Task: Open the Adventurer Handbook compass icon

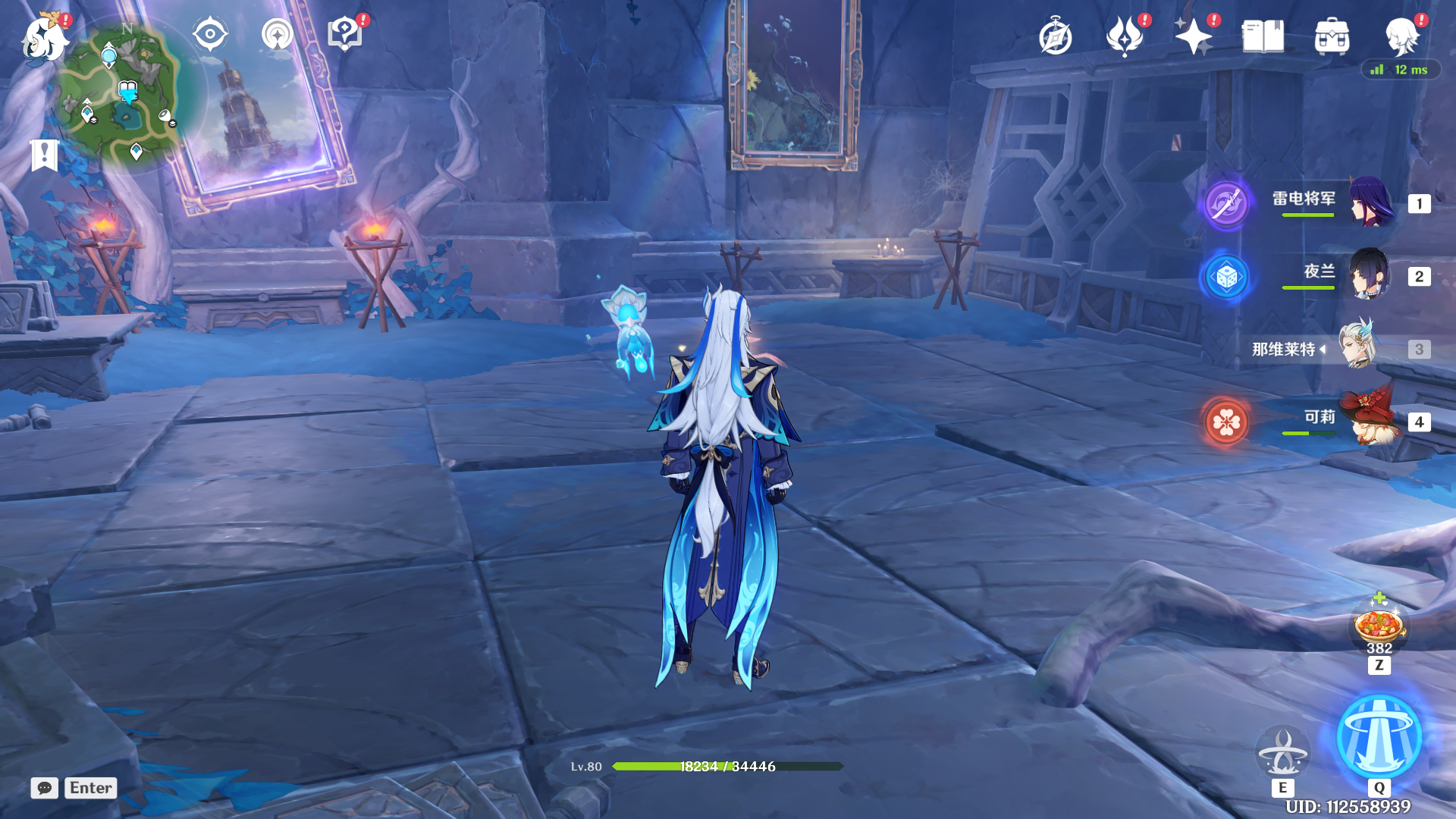Action: tap(1055, 37)
